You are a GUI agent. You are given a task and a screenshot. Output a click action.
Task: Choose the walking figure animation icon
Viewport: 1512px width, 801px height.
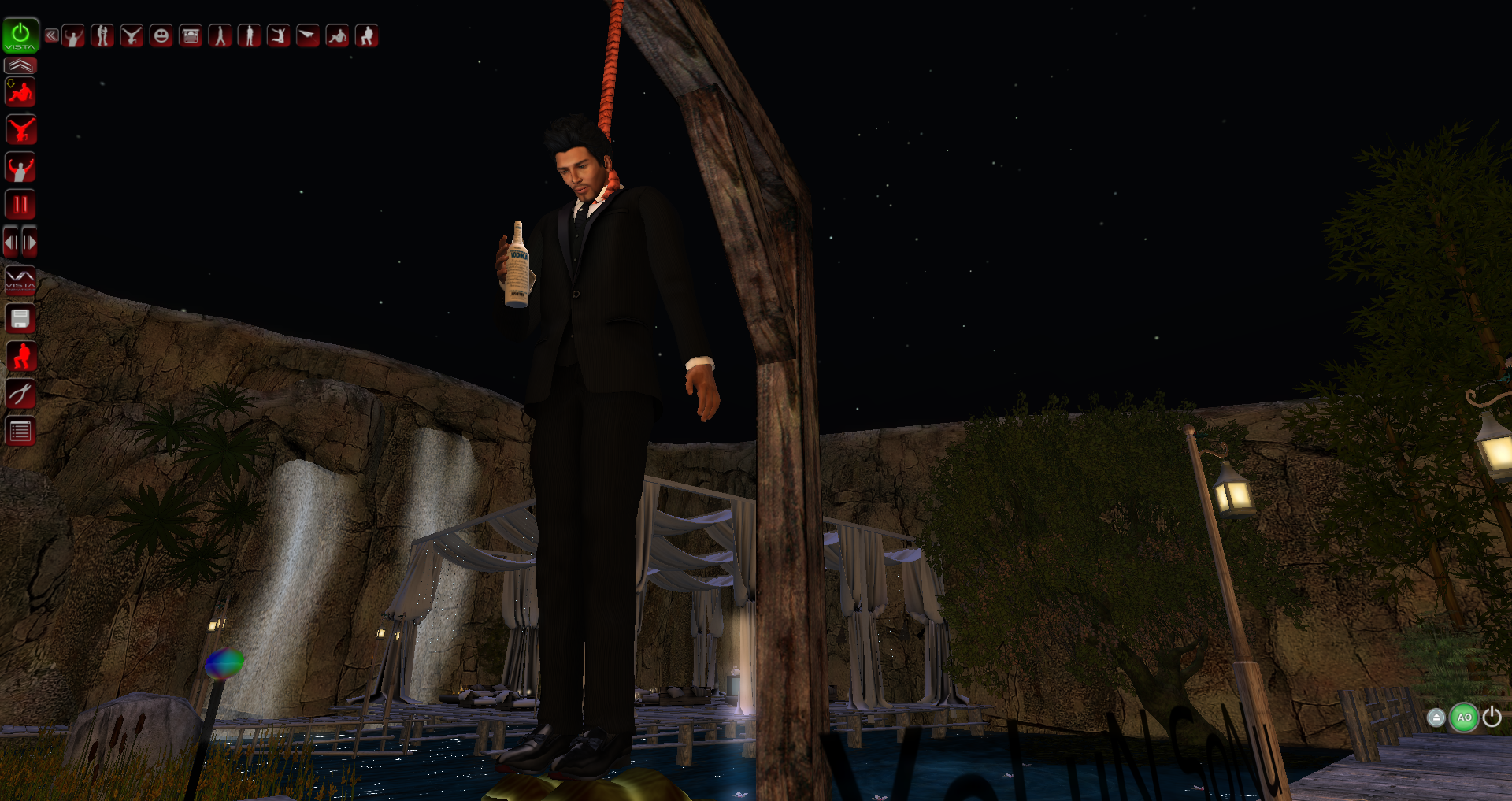[220, 35]
